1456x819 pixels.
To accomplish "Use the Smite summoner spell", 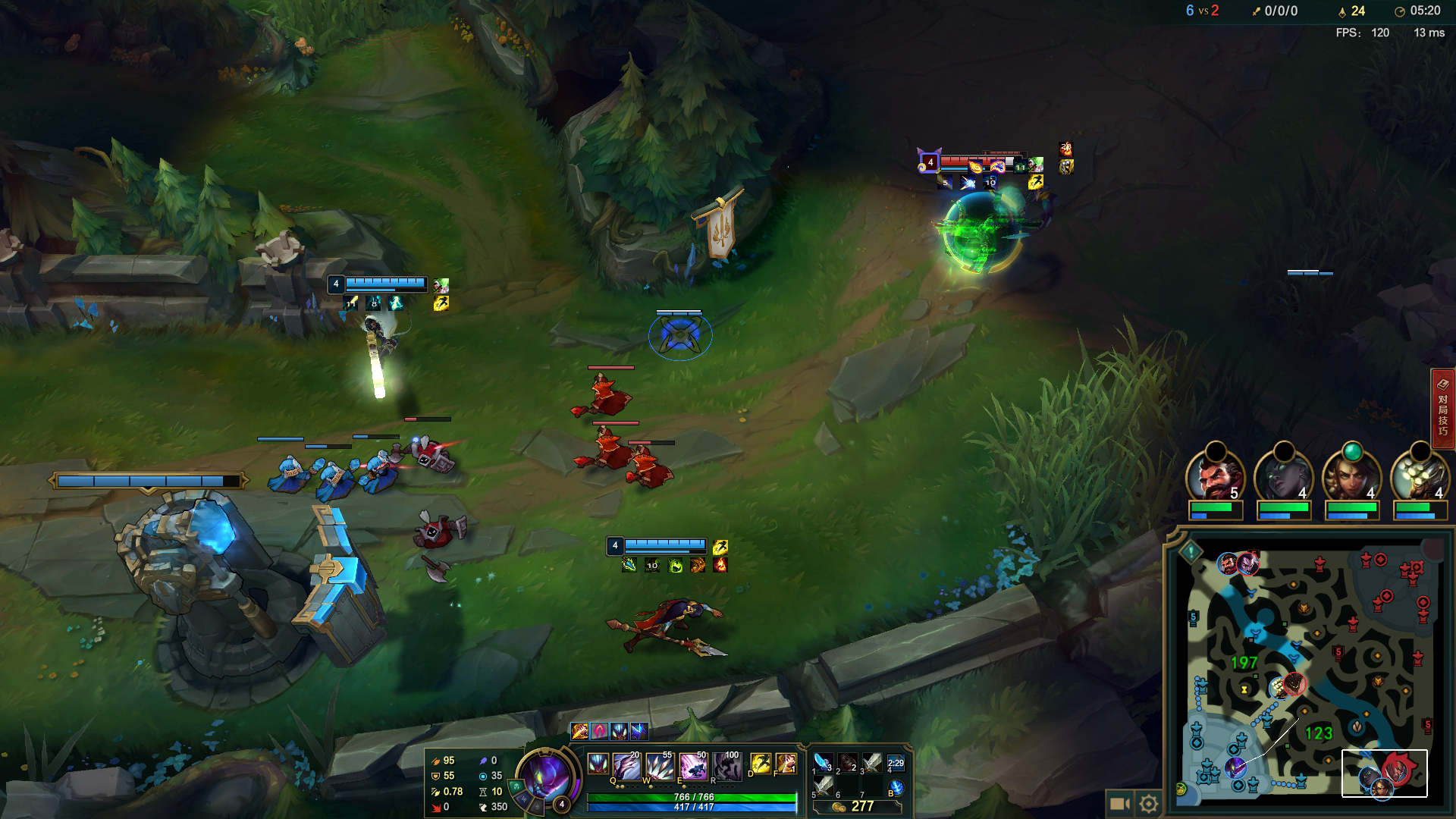I will pyautogui.click(x=786, y=764).
